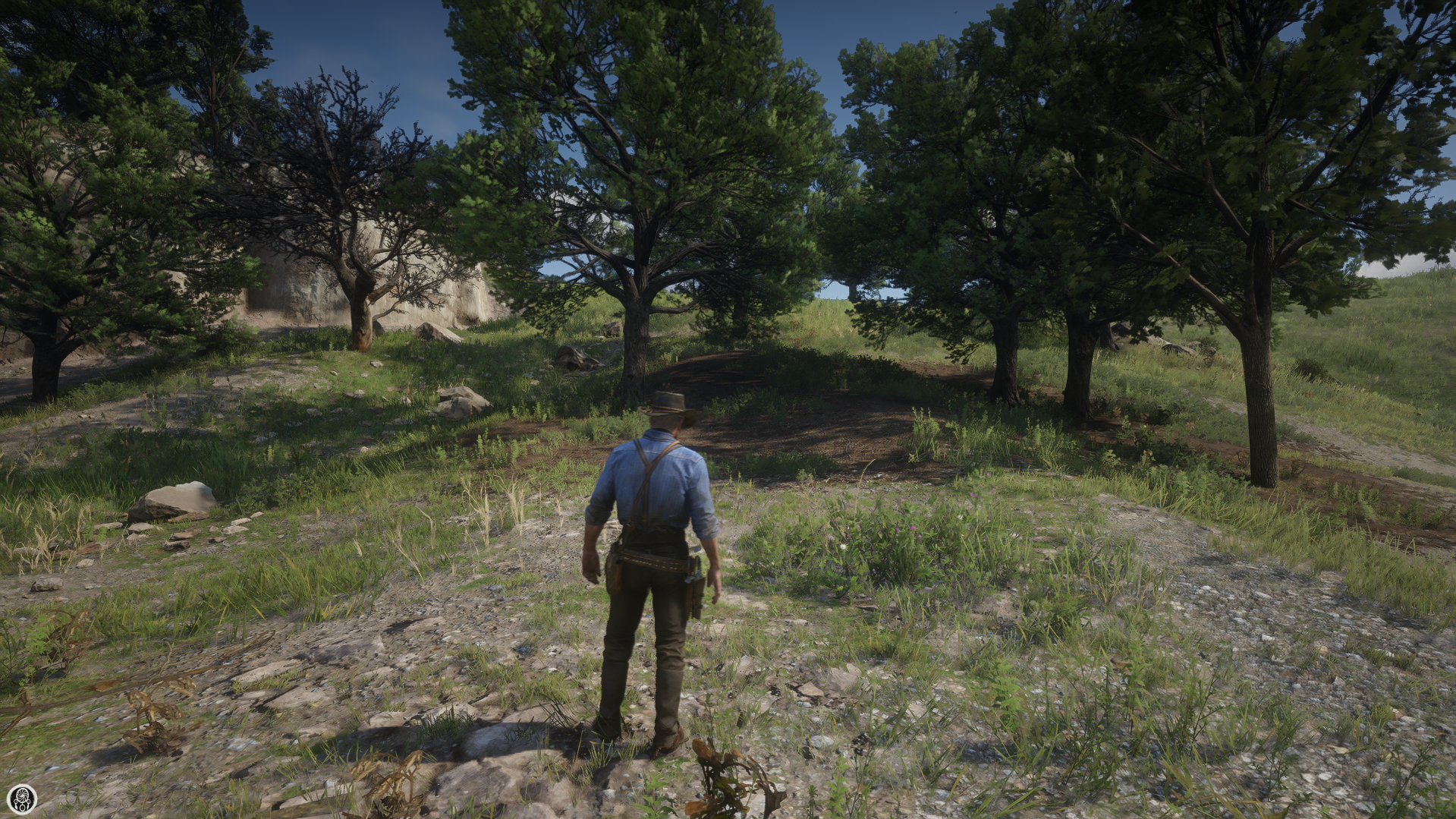Click the circular talisman icon
Screen dimensions: 1456x819
tap(20, 798)
